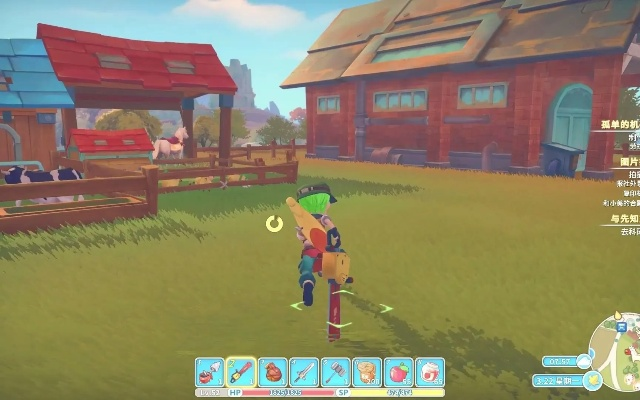Choose the red-and-white jar item slot
The width and height of the screenshot is (640, 400).
[430, 372]
